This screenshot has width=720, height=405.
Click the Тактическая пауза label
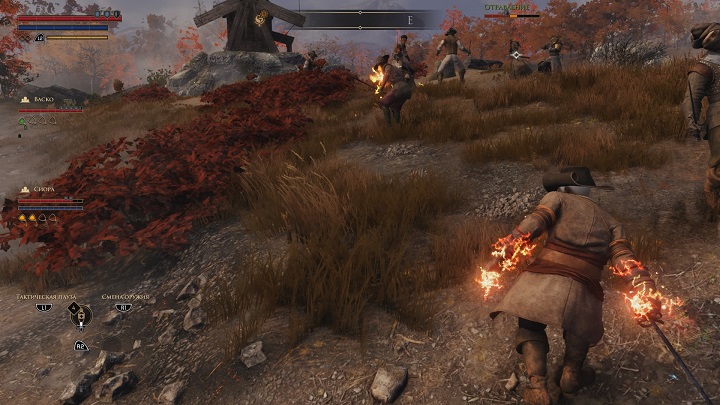click(43, 297)
